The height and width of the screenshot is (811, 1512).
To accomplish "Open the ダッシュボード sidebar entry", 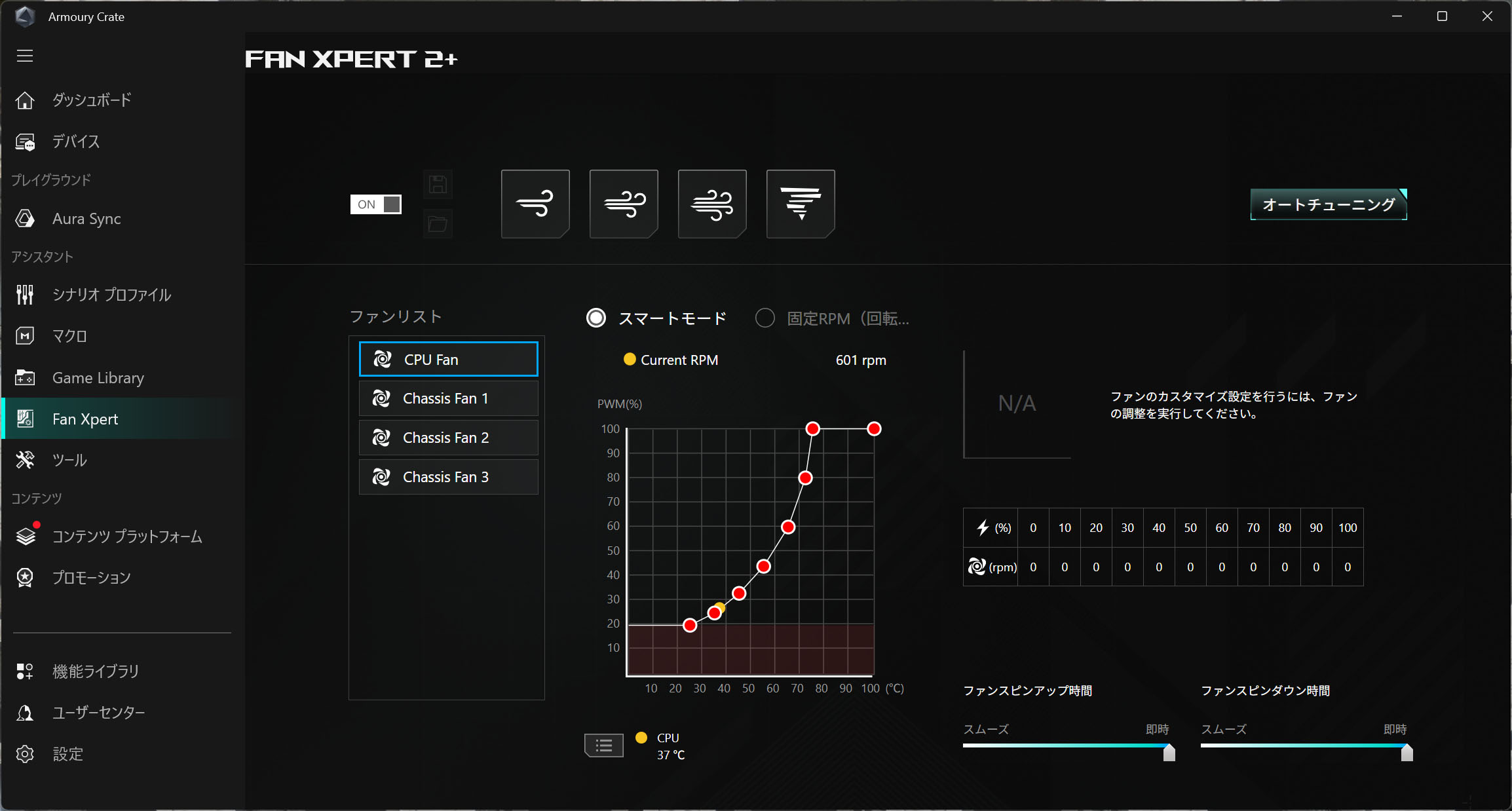I will 92,100.
